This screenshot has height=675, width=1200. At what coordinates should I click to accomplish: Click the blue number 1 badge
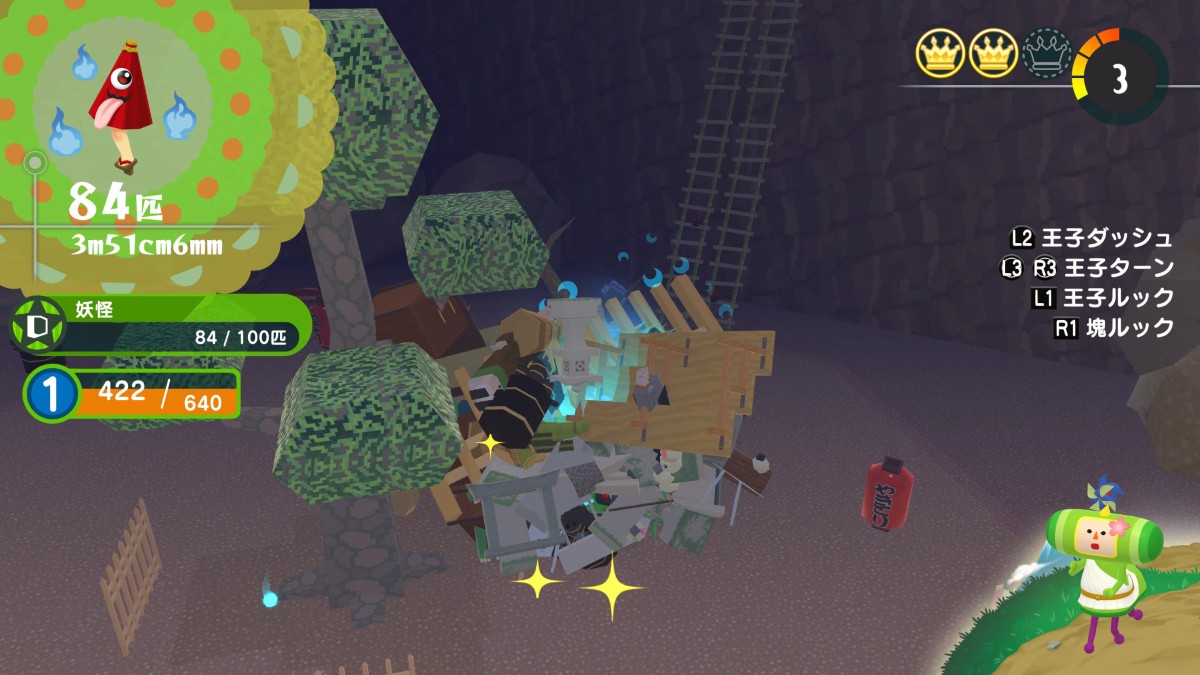click(48, 394)
